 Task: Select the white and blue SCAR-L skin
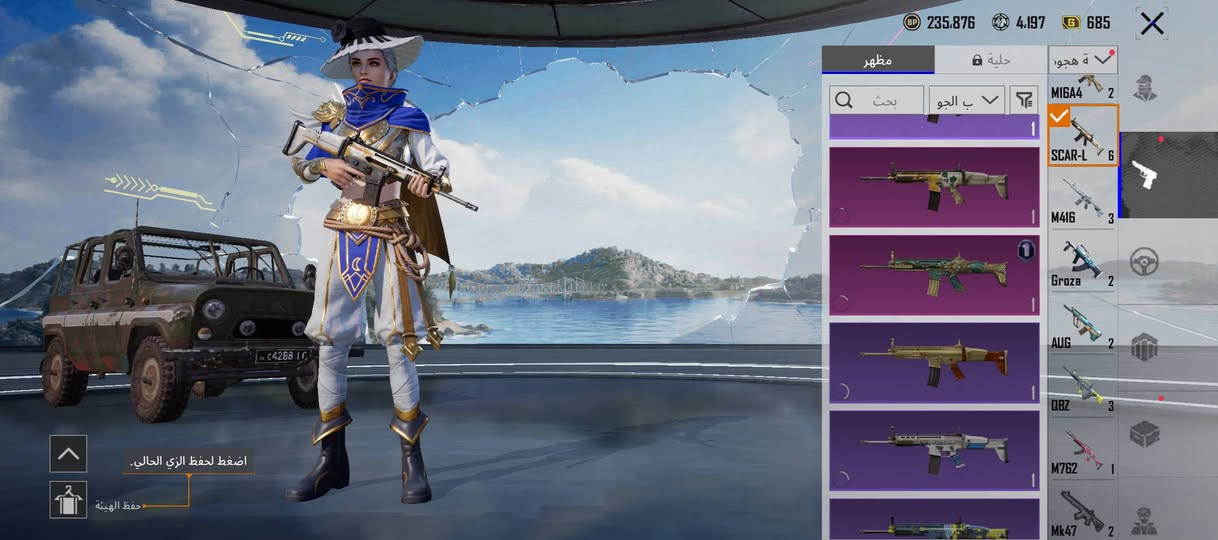(934, 450)
